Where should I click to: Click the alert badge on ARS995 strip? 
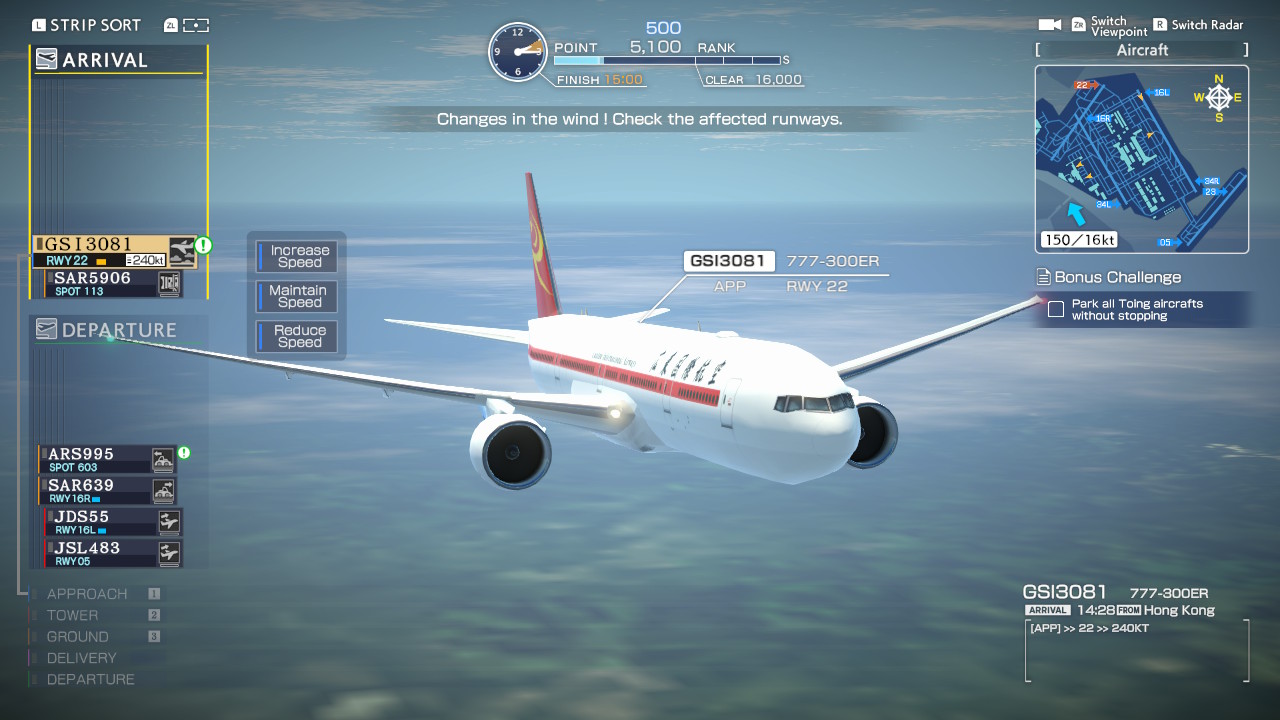183,452
